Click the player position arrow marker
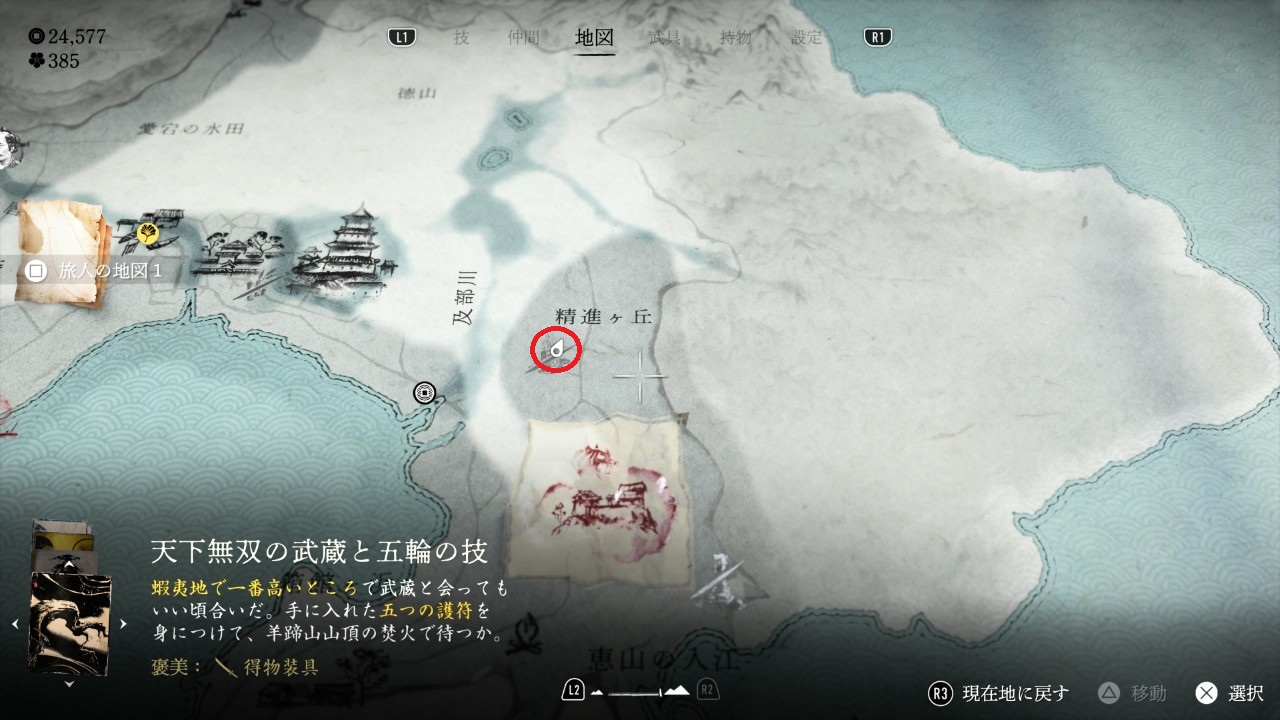 (556, 350)
